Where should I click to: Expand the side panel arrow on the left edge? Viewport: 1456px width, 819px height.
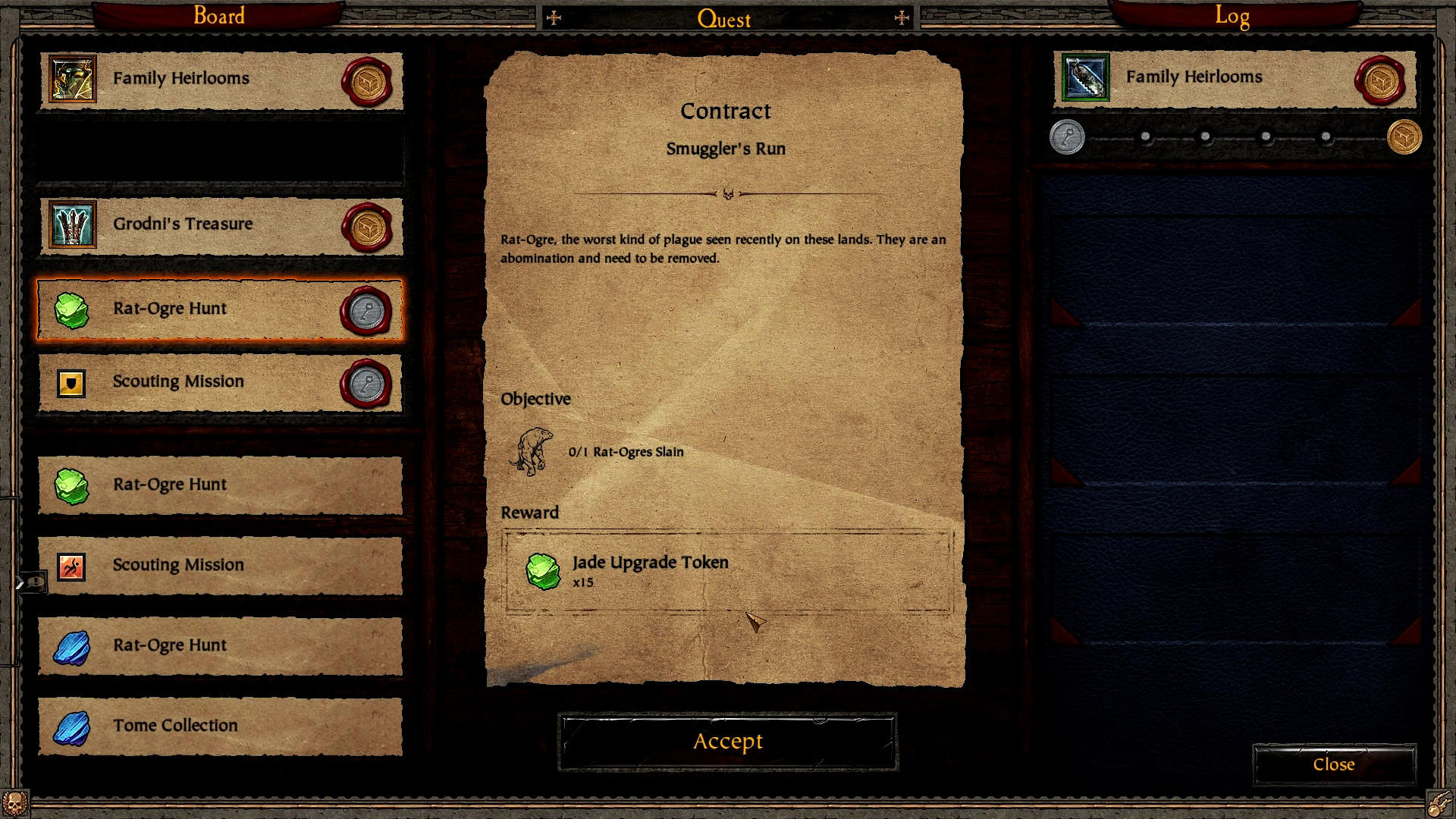[21, 582]
